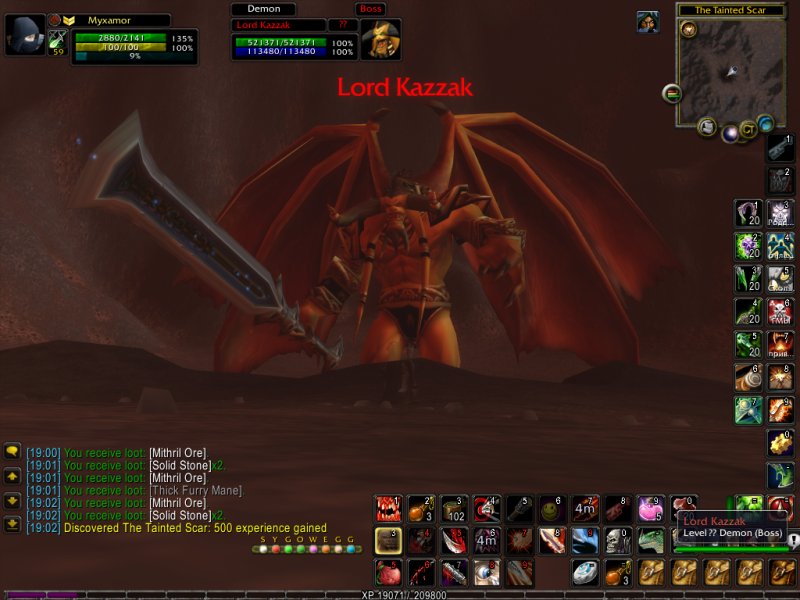Select the Myxamor player portrait
The height and width of the screenshot is (600, 800).
pos(25,36)
